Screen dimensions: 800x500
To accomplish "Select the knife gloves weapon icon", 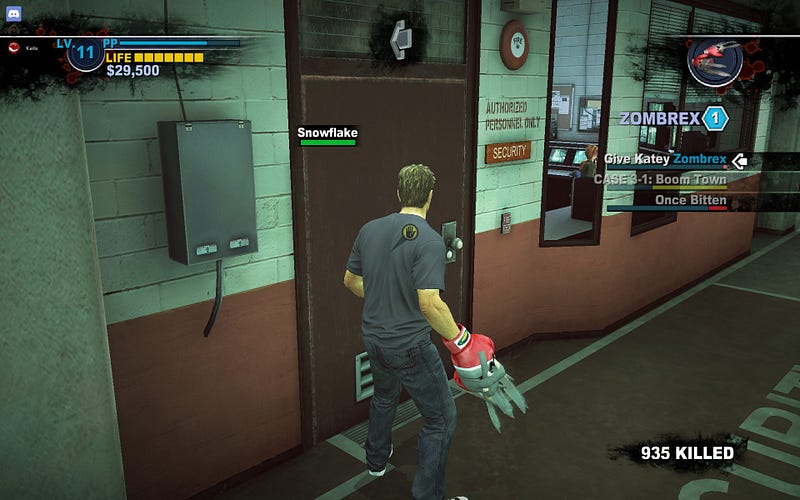I will coord(715,58).
